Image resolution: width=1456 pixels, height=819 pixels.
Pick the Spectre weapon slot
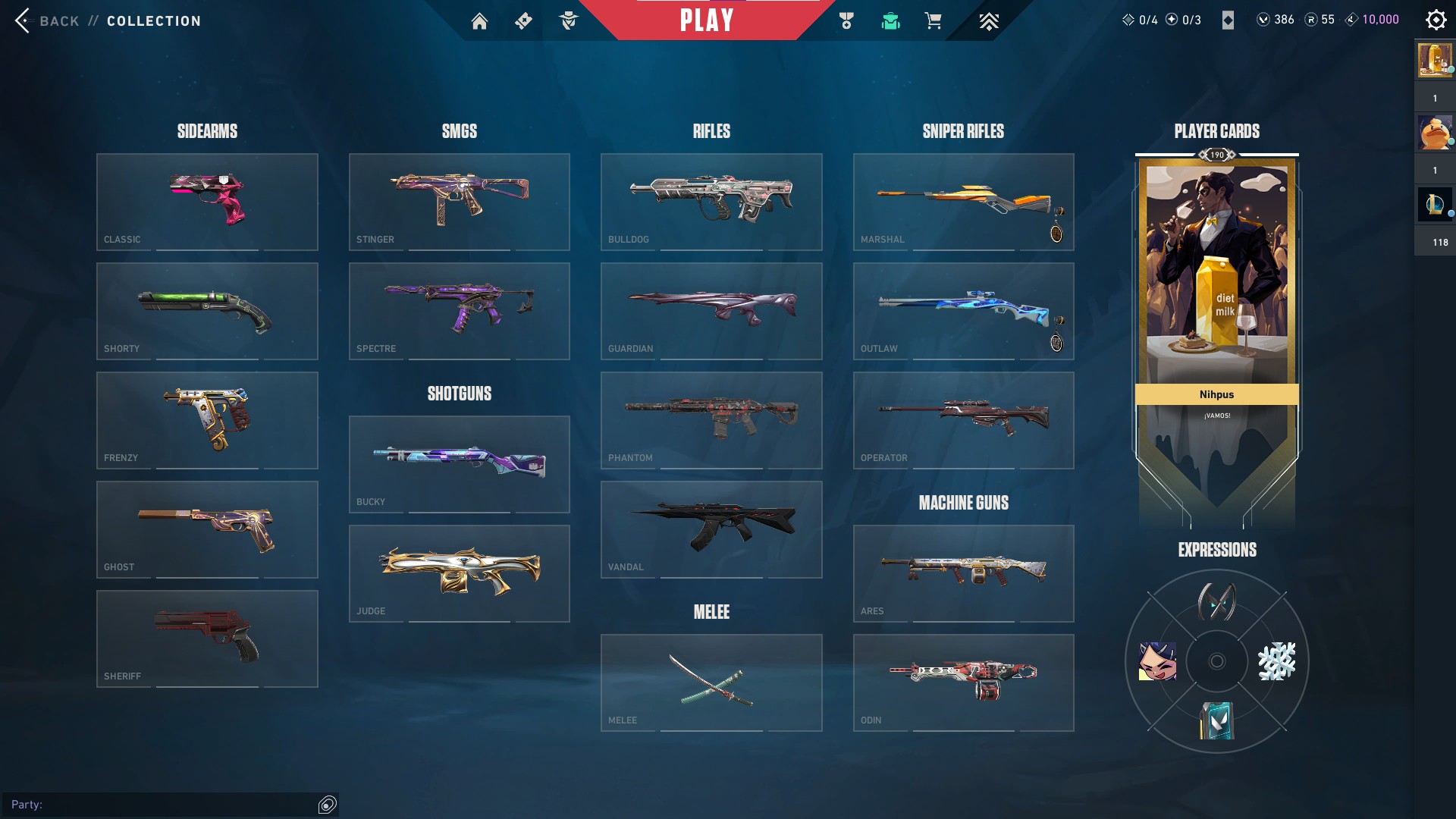click(x=459, y=311)
